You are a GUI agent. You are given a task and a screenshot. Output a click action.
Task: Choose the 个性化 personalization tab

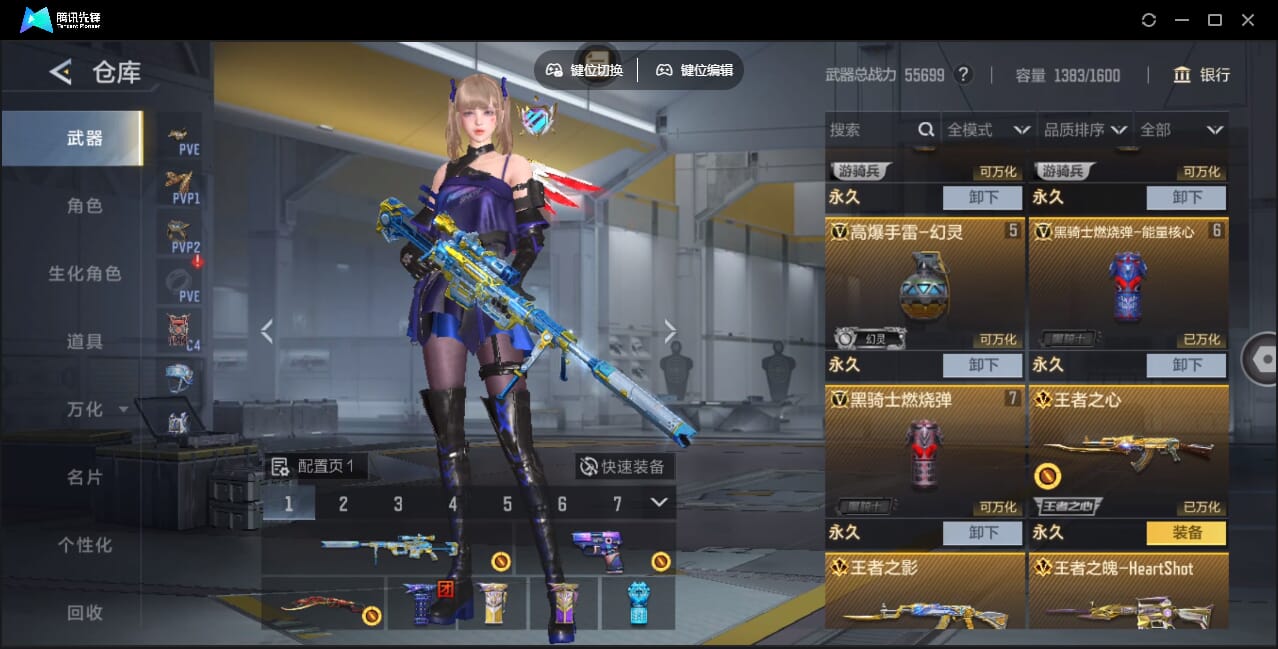point(85,545)
